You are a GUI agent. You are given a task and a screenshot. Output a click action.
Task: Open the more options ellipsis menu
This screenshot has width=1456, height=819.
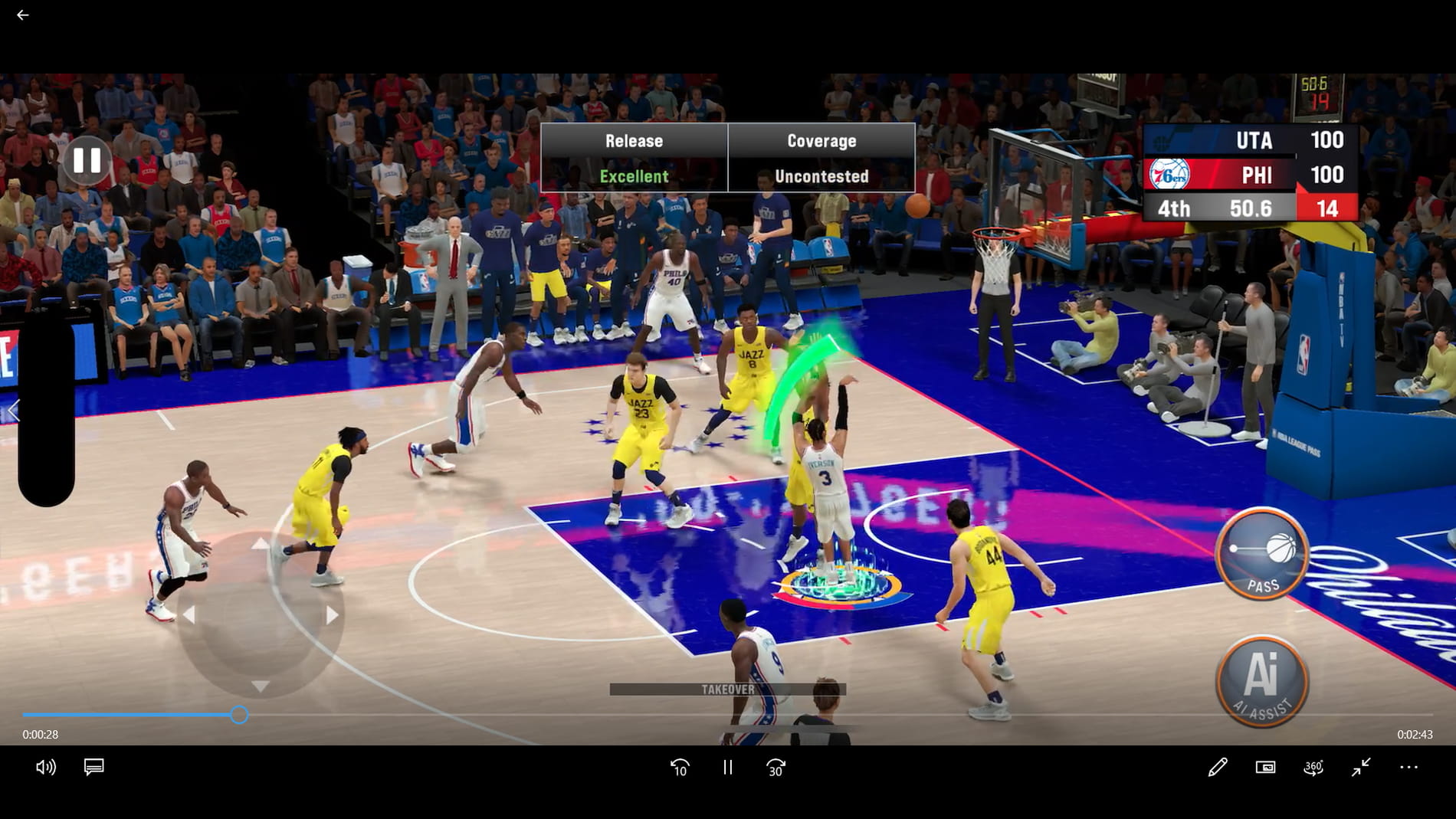(1408, 767)
